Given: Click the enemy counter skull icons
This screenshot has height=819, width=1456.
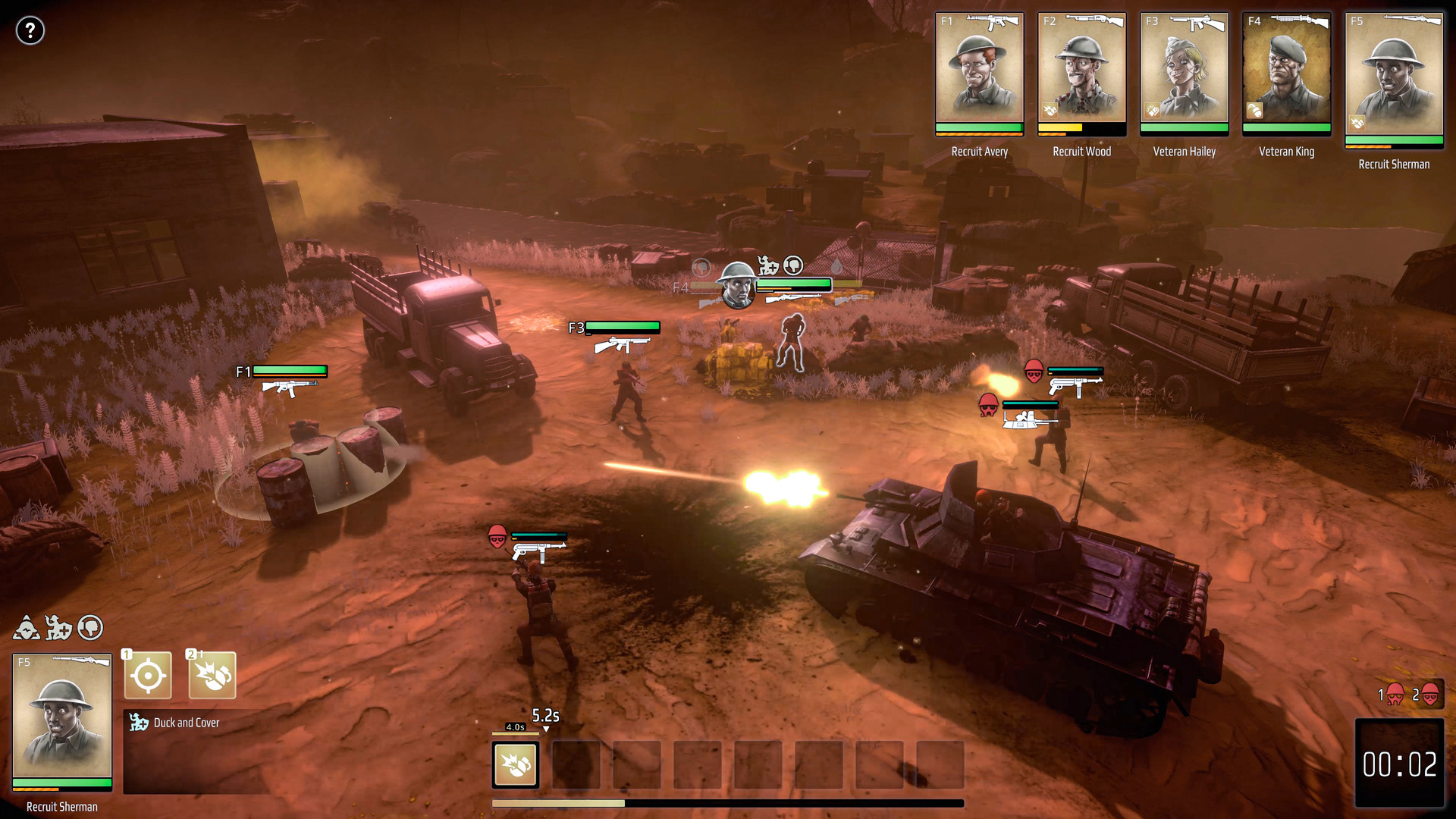Looking at the screenshot, I should pyautogui.click(x=1410, y=695).
